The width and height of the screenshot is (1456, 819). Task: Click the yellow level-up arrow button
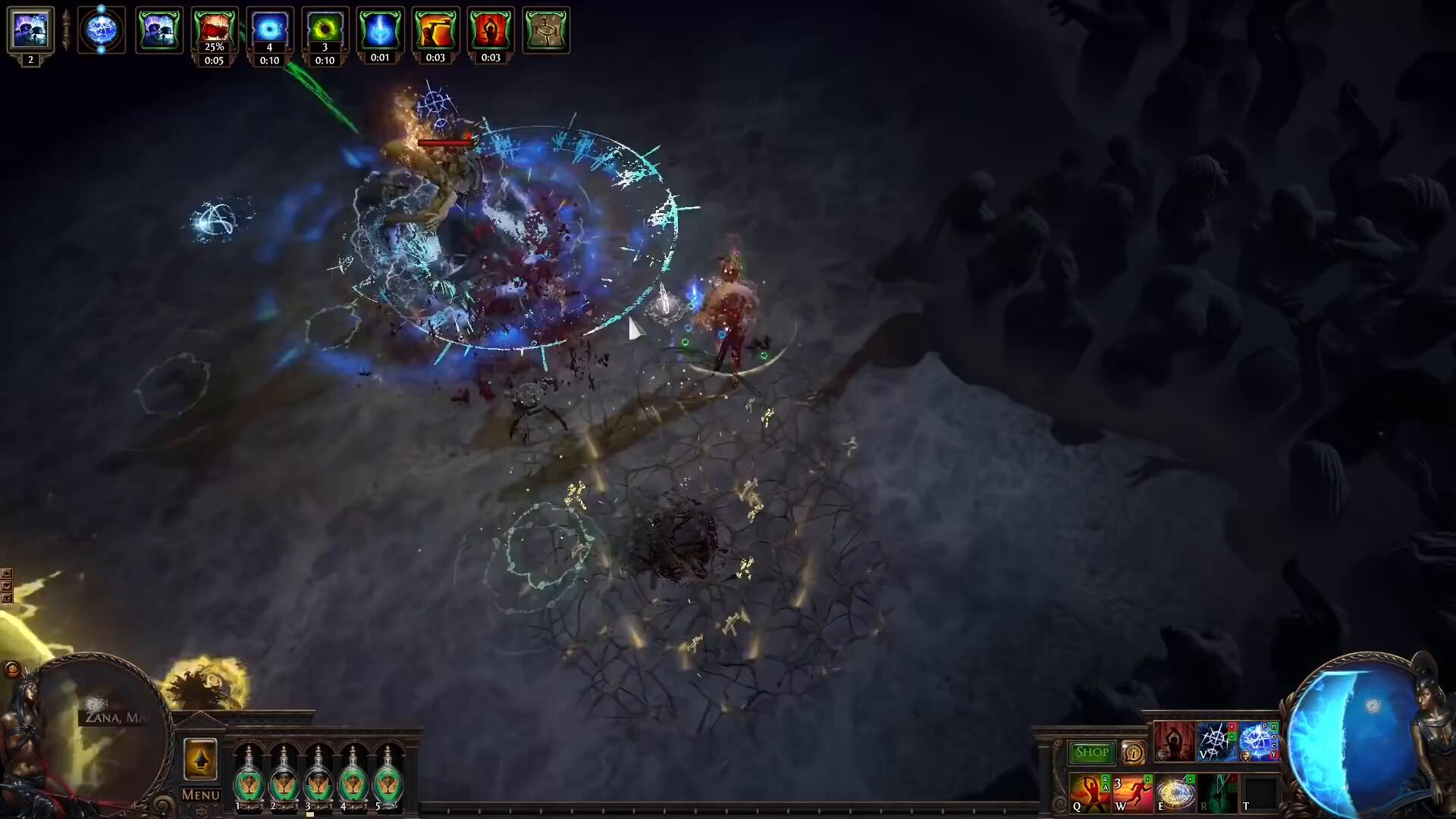click(x=200, y=759)
